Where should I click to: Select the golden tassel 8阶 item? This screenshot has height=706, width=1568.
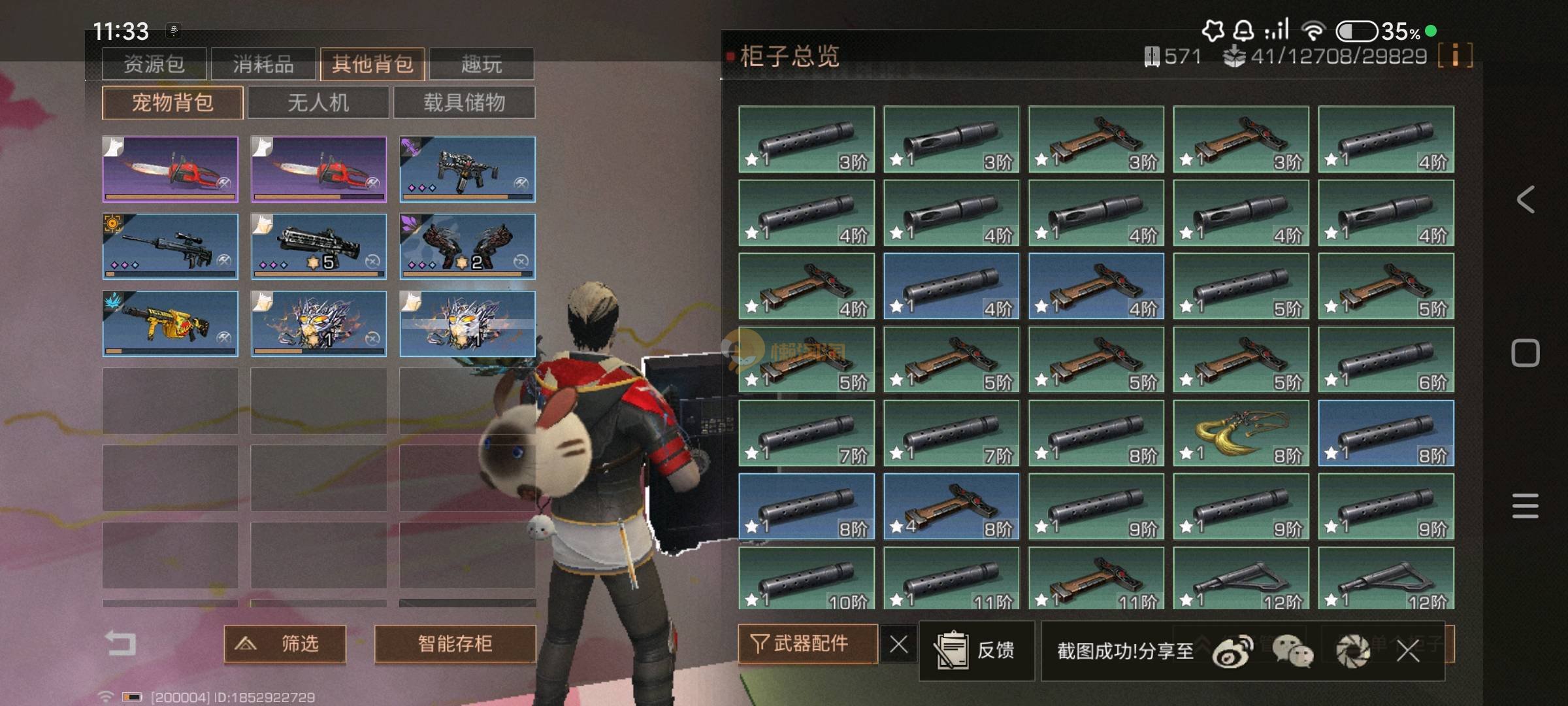point(1241,433)
